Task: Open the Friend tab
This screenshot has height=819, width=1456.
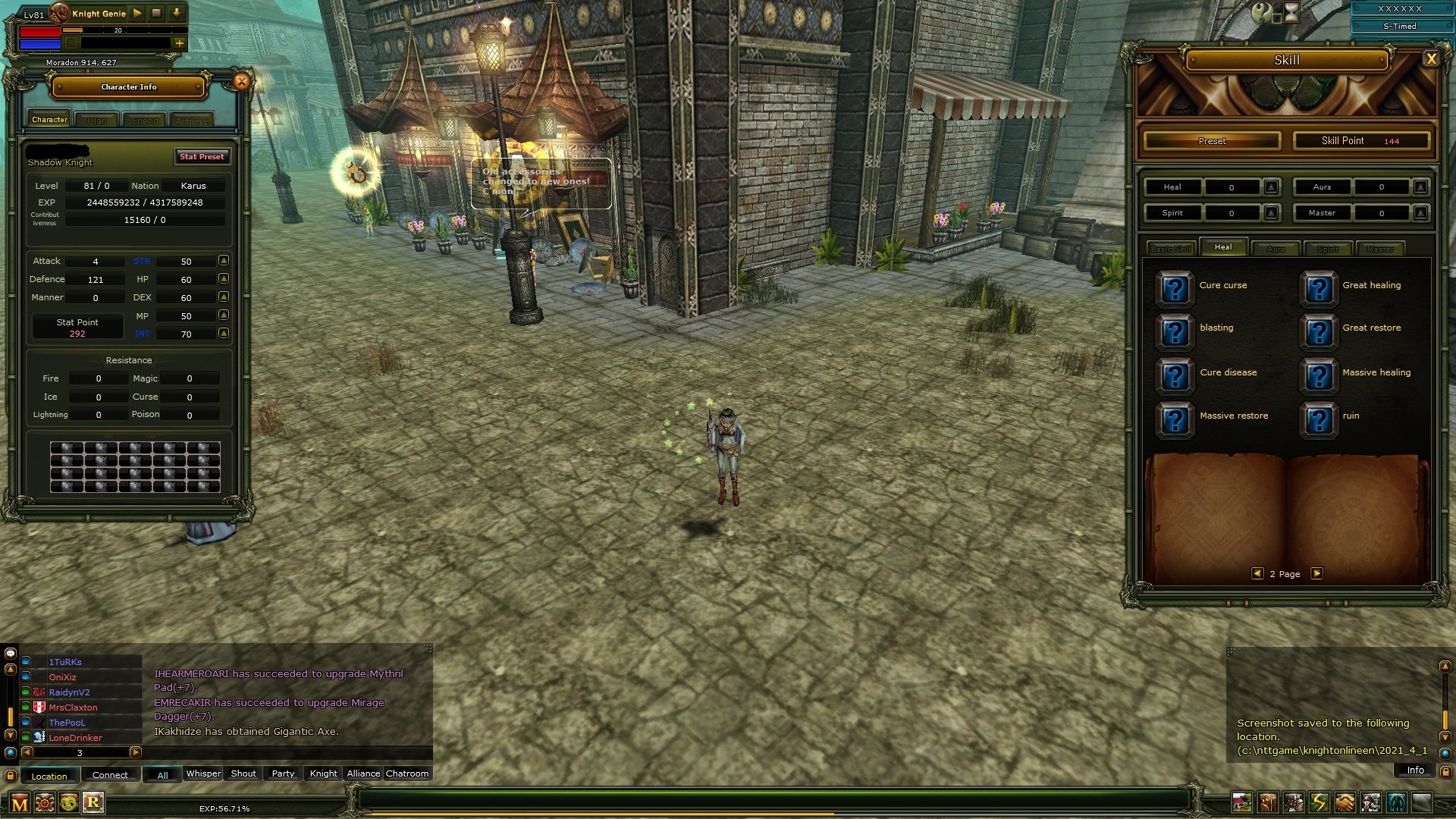Action: pos(145,121)
